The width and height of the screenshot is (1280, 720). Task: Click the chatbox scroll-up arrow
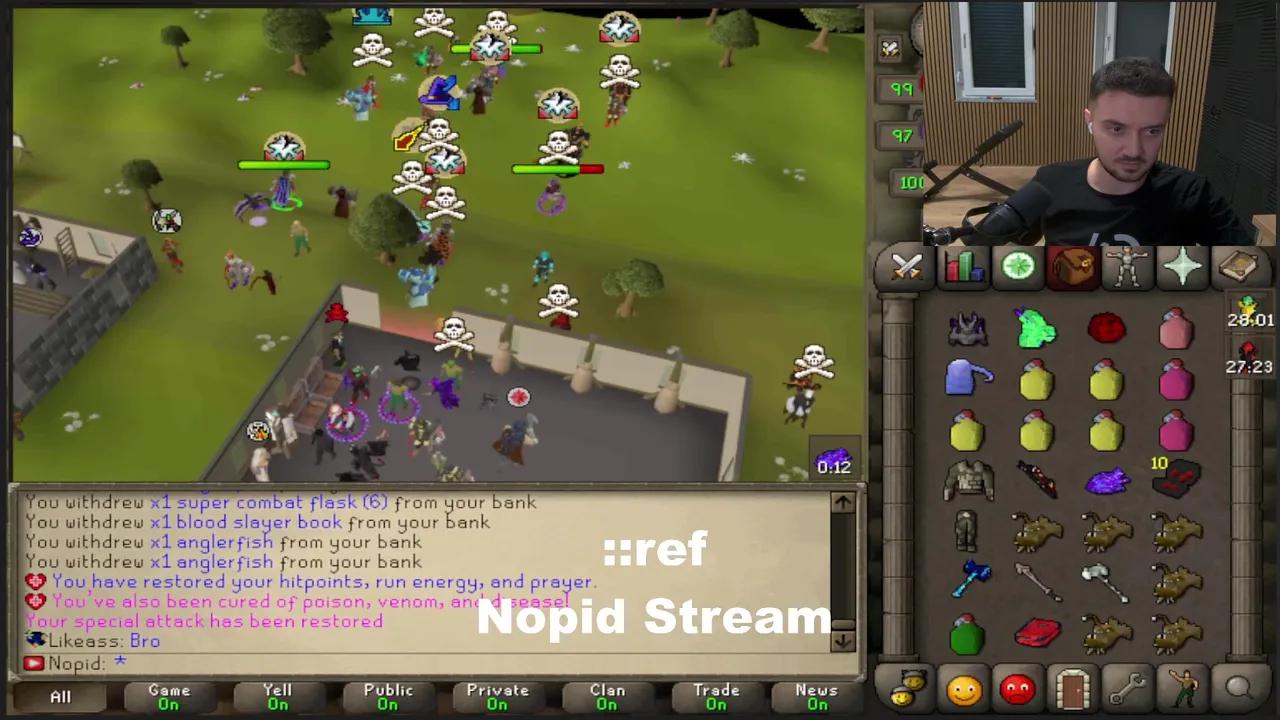(x=843, y=503)
